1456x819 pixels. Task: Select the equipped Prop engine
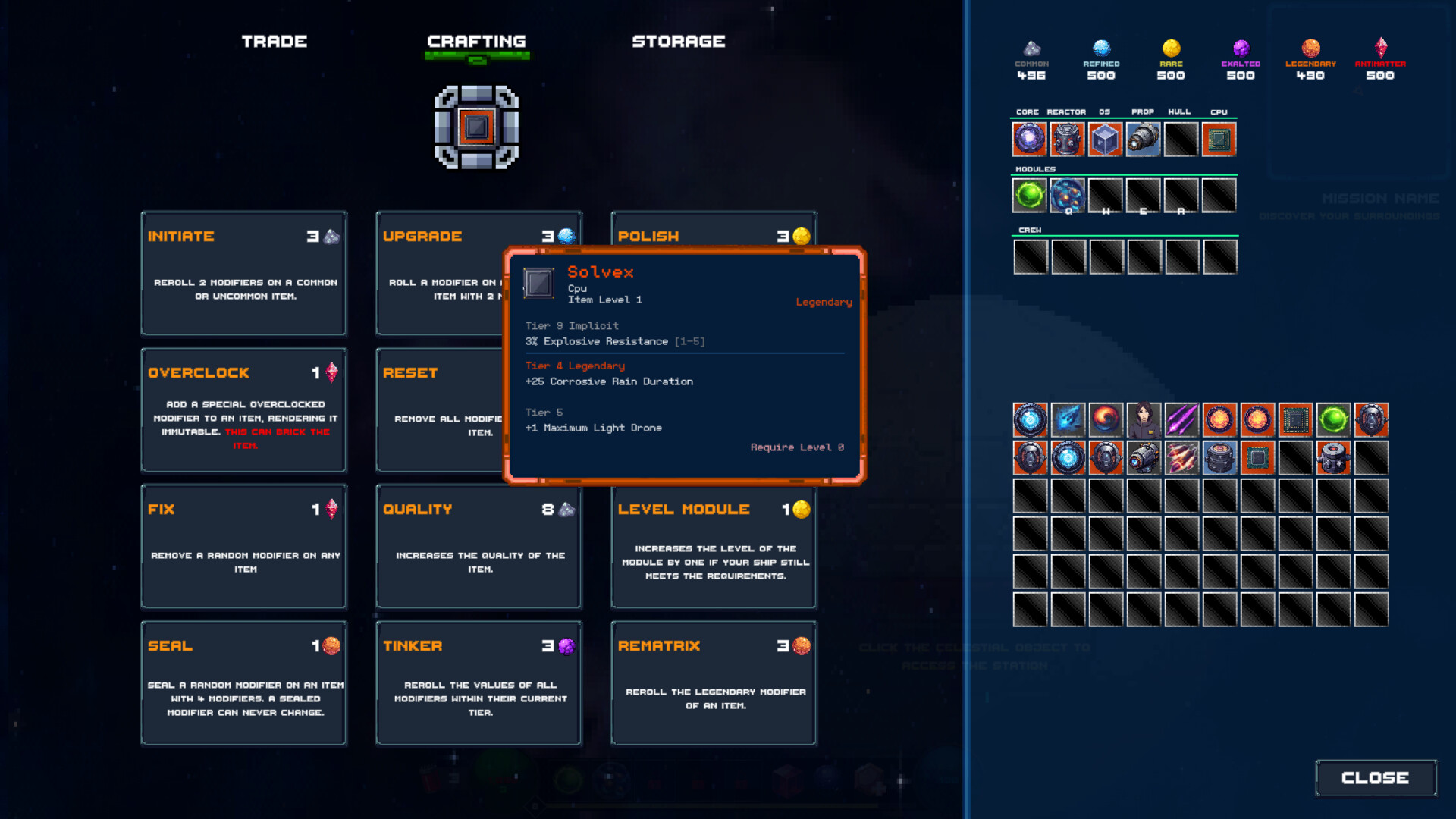click(1143, 139)
